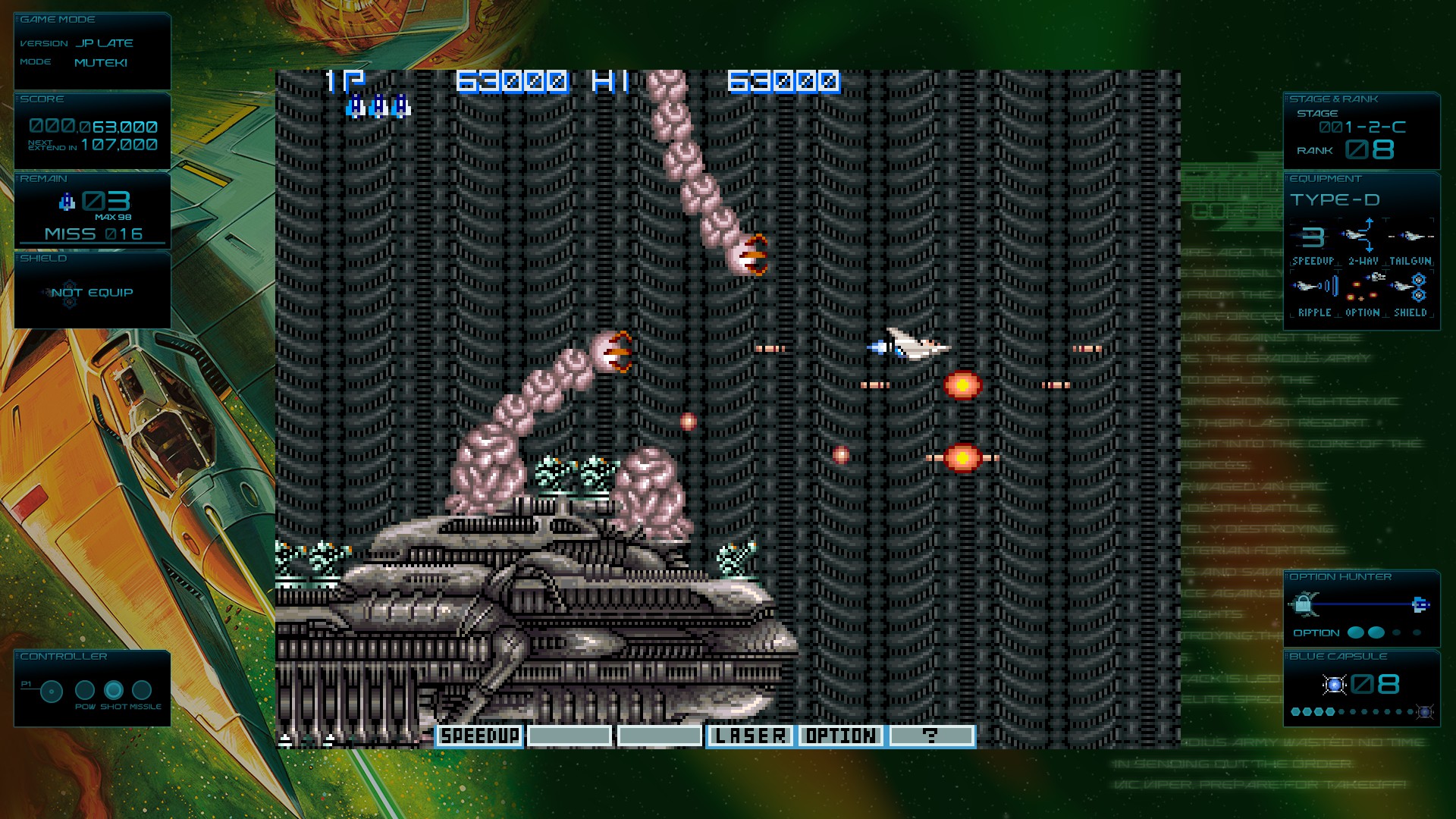Screen dimensions: 1456x819
Task: Click the MISSILE controller button indicator
Action: click(142, 690)
